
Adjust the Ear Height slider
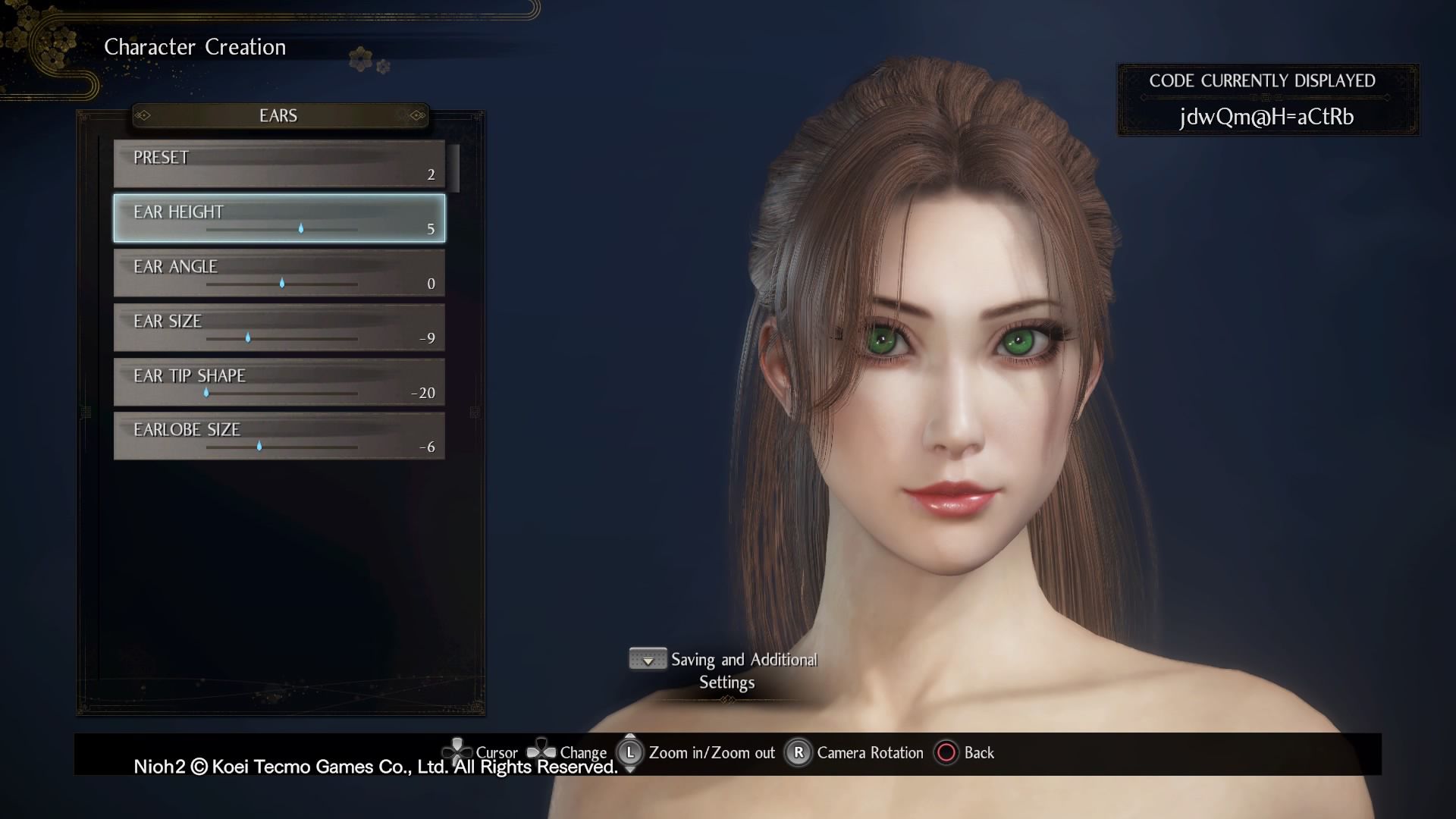301,228
